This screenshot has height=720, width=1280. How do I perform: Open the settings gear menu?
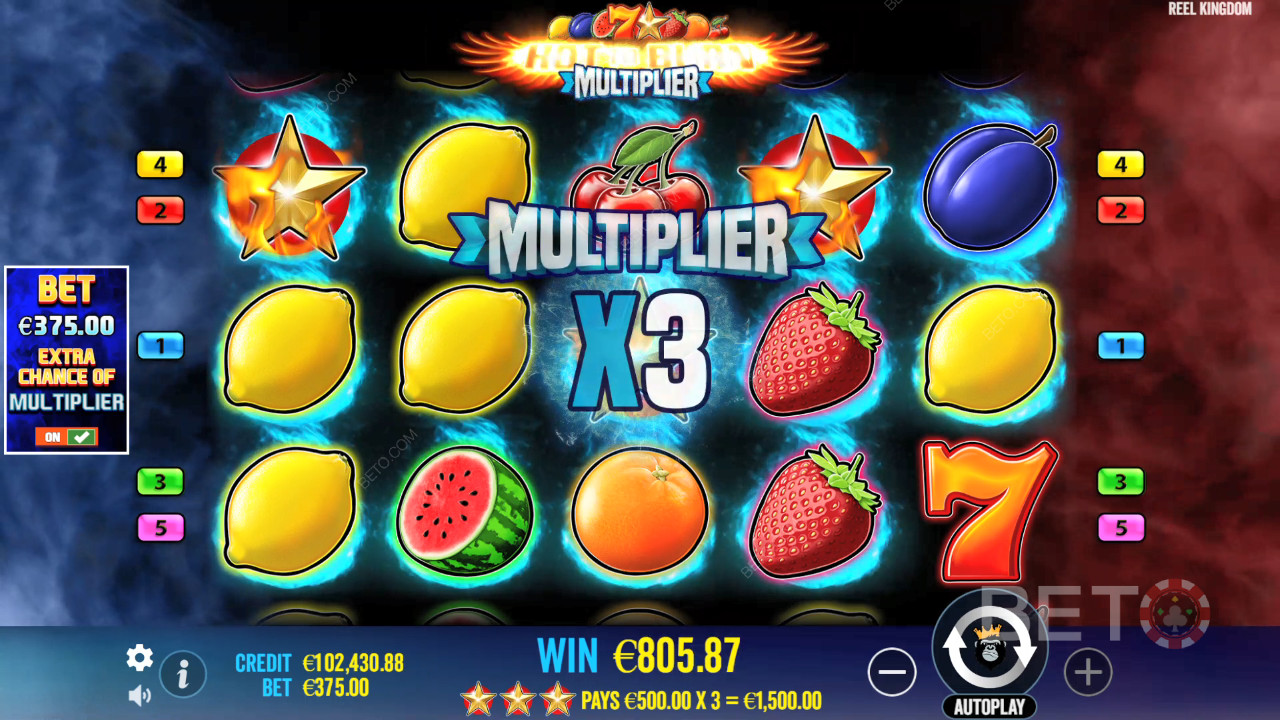(x=139, y=657)
